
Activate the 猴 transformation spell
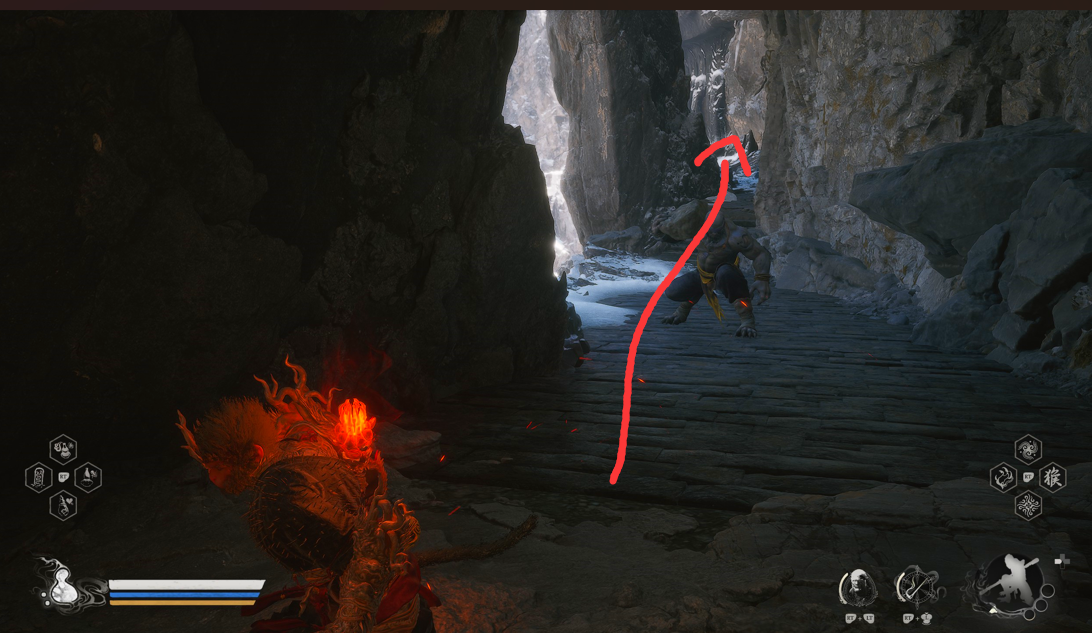coord(1053,477)
